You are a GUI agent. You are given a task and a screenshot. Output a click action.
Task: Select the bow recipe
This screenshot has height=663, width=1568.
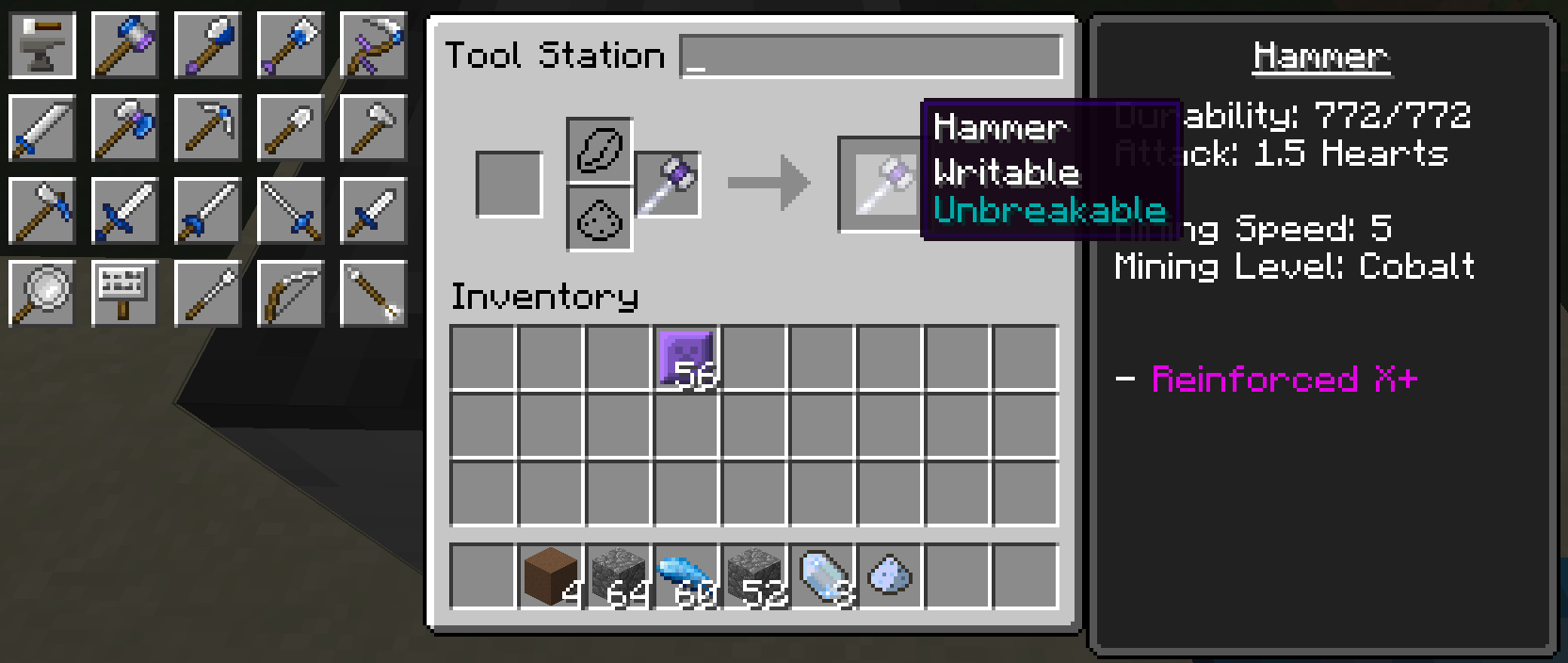(290, 293)
